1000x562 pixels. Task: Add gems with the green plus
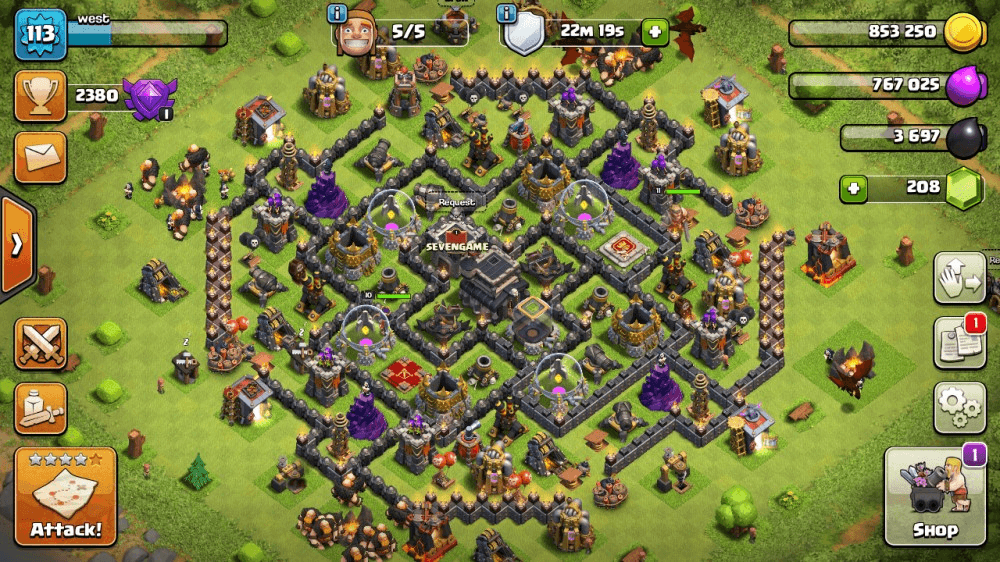pyautogui.click(x=853, y=187)
